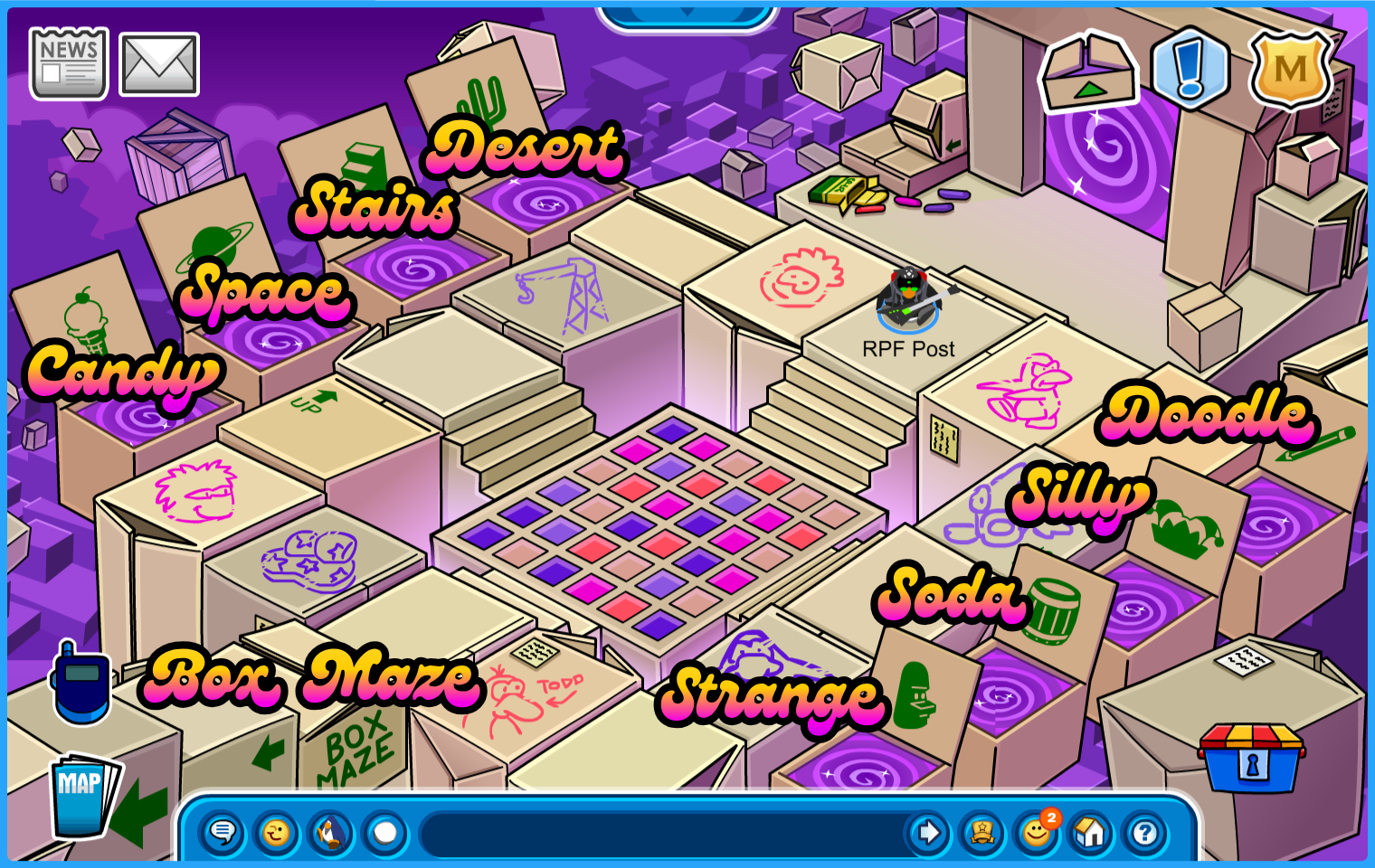The image size is (1375, 868).
Task: Open the question mark help button
Action: coord(1145,832)
